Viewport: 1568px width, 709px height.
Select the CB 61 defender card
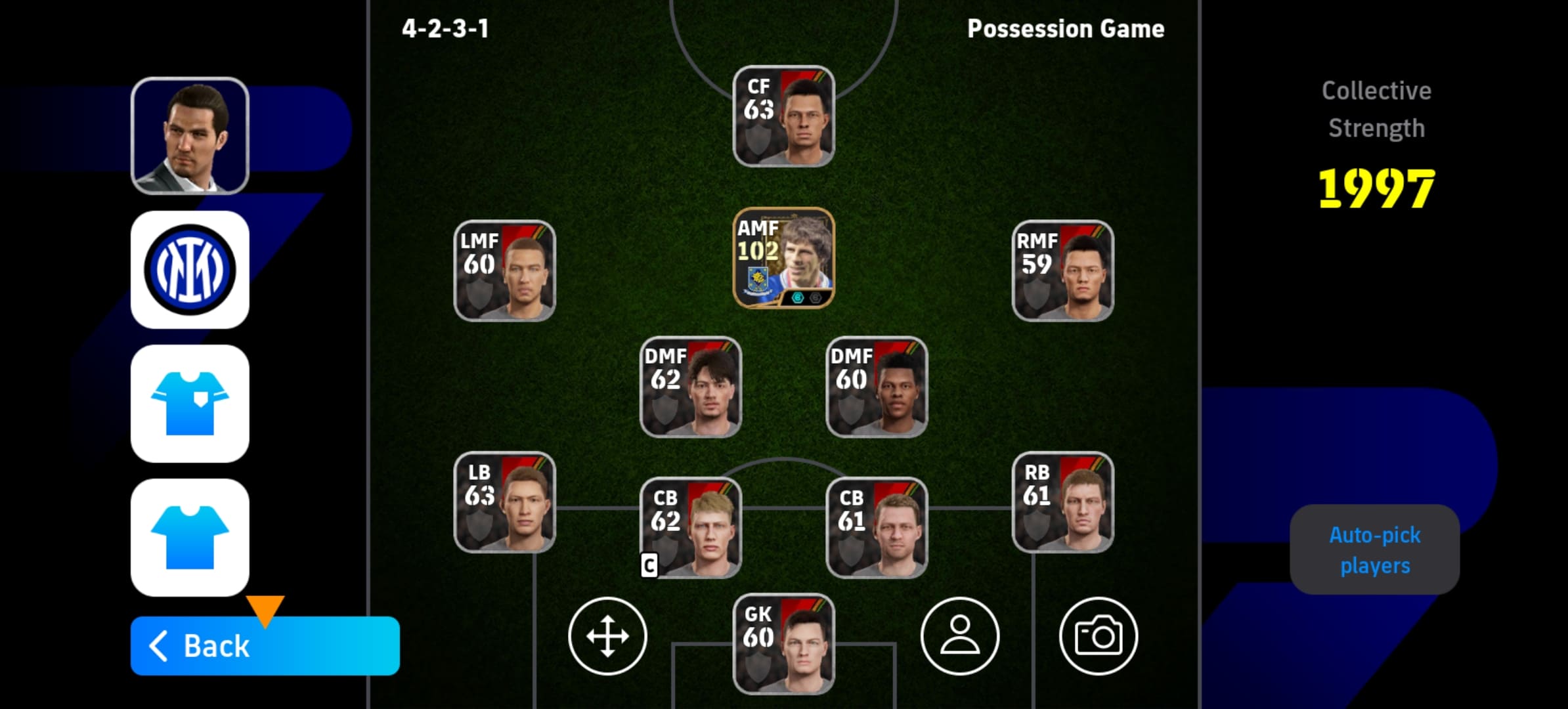(877, 528)
